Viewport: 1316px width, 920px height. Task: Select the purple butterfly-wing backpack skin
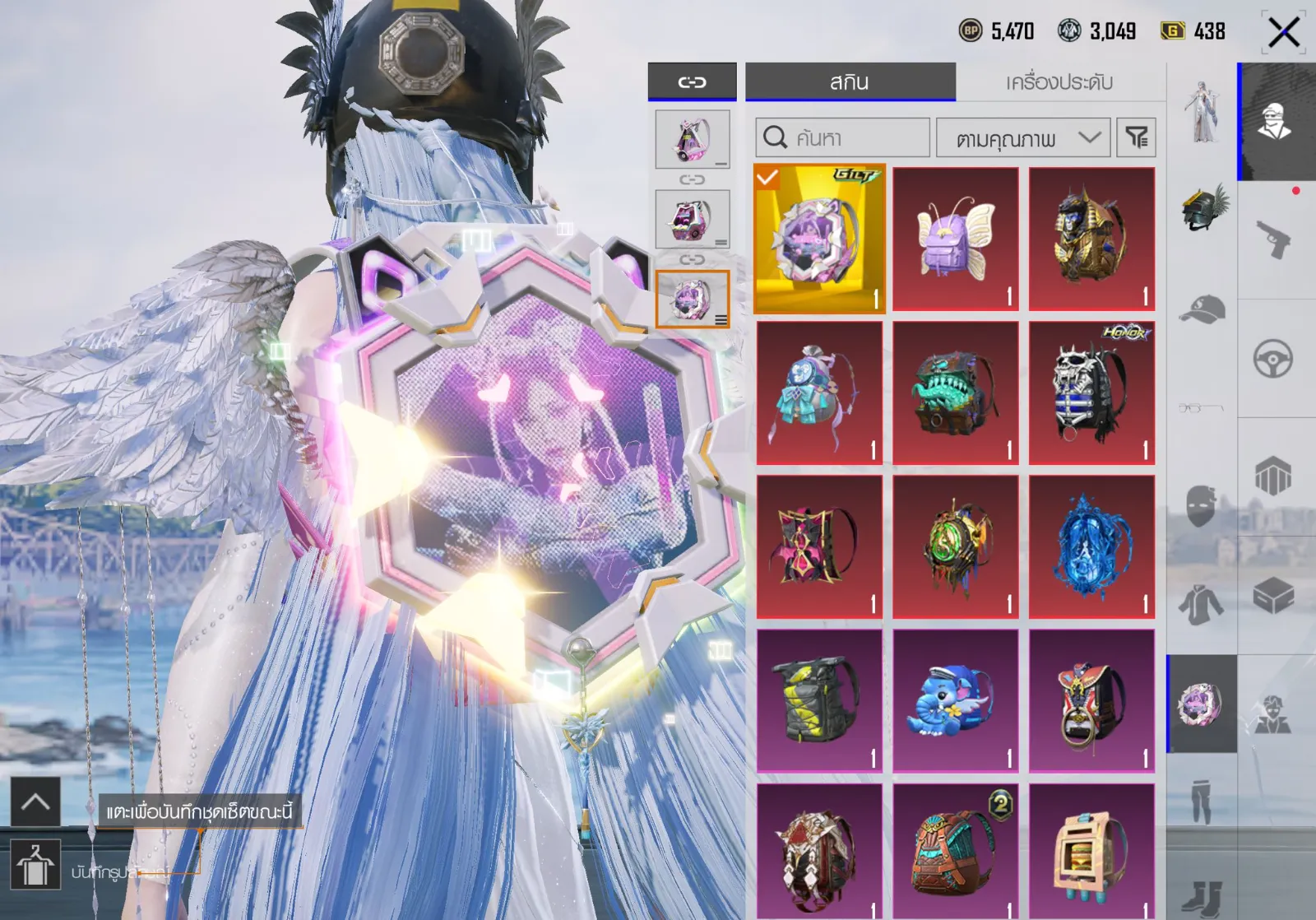[956, 239]
